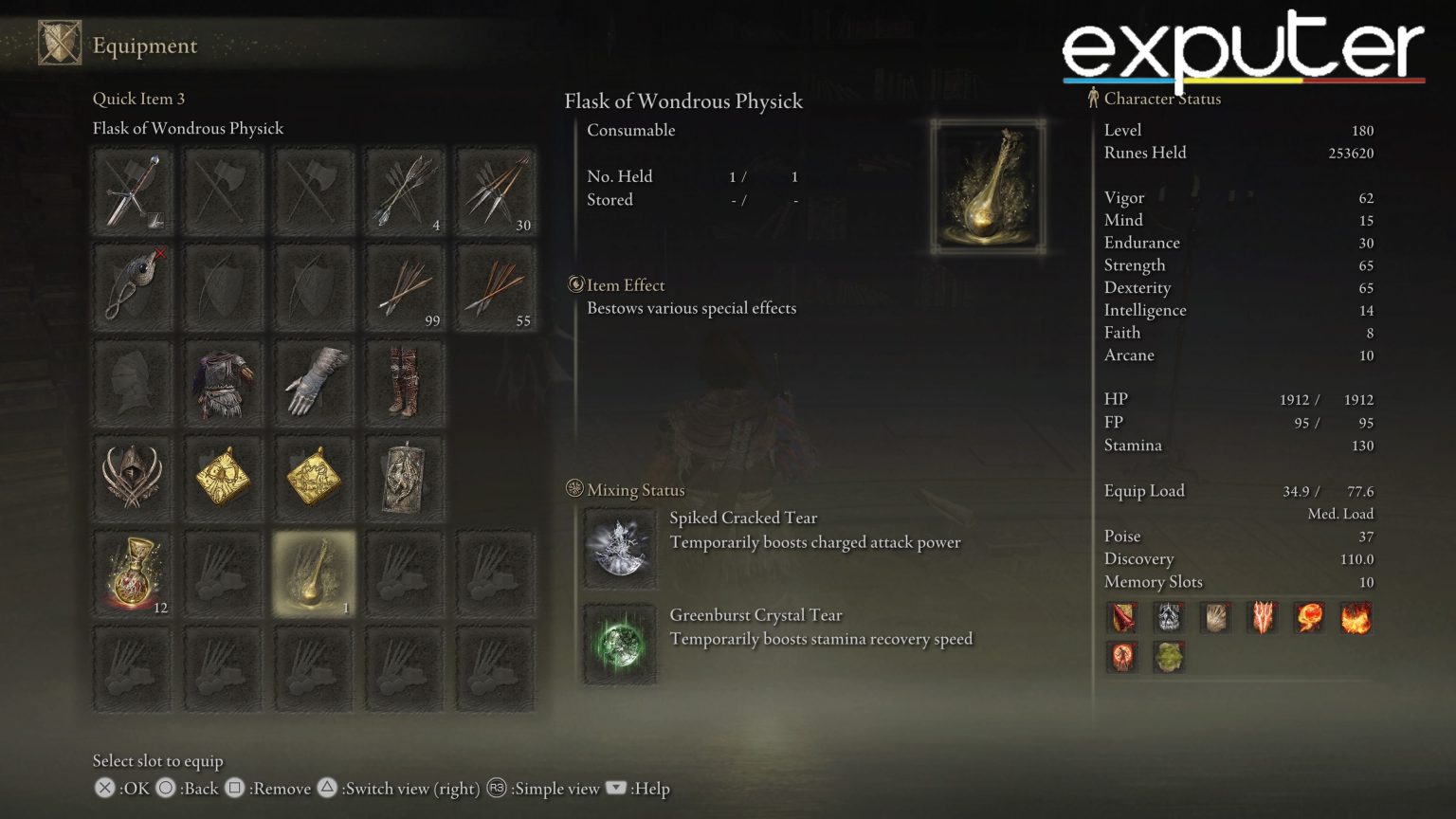Select the flame spell icon in memory slots
This screenshot has height=819, width=1456.
coord(1311,617)
